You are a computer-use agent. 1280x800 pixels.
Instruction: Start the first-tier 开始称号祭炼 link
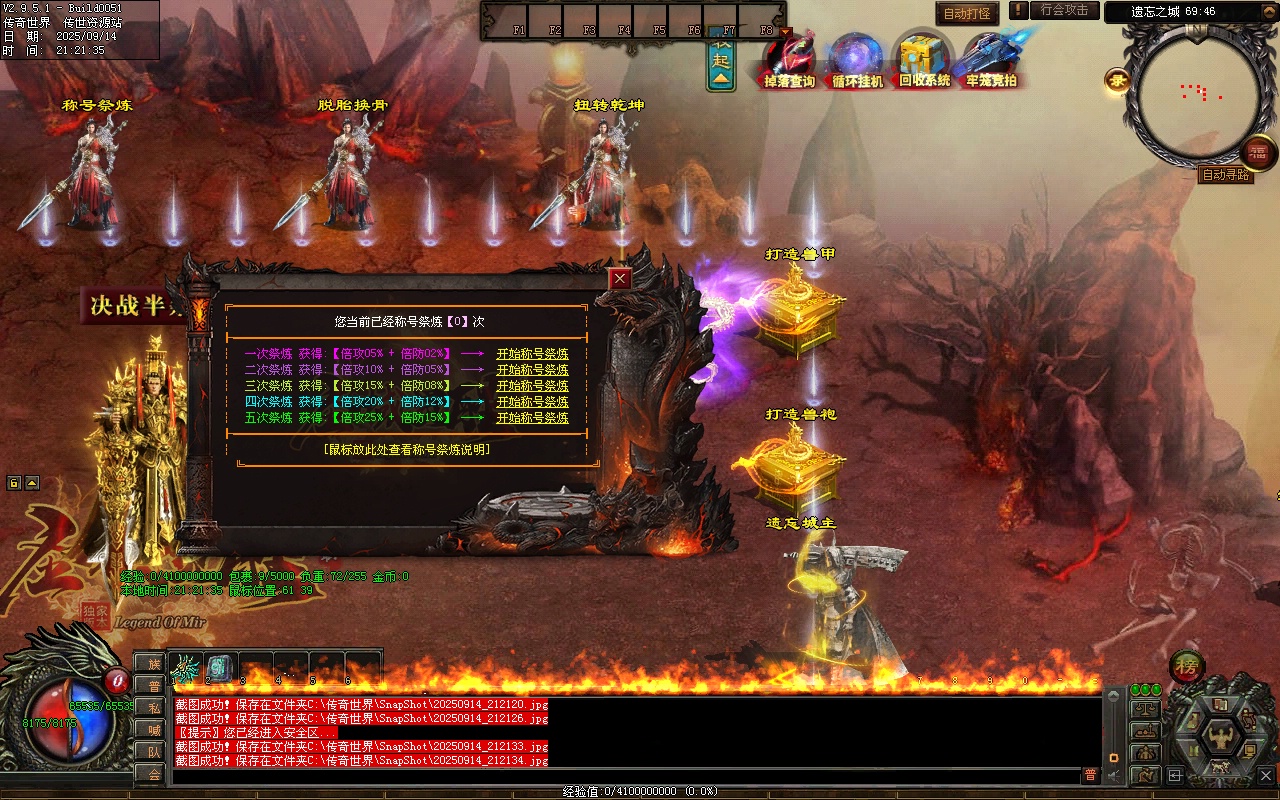pyautogui.click(x=532, y=354)
